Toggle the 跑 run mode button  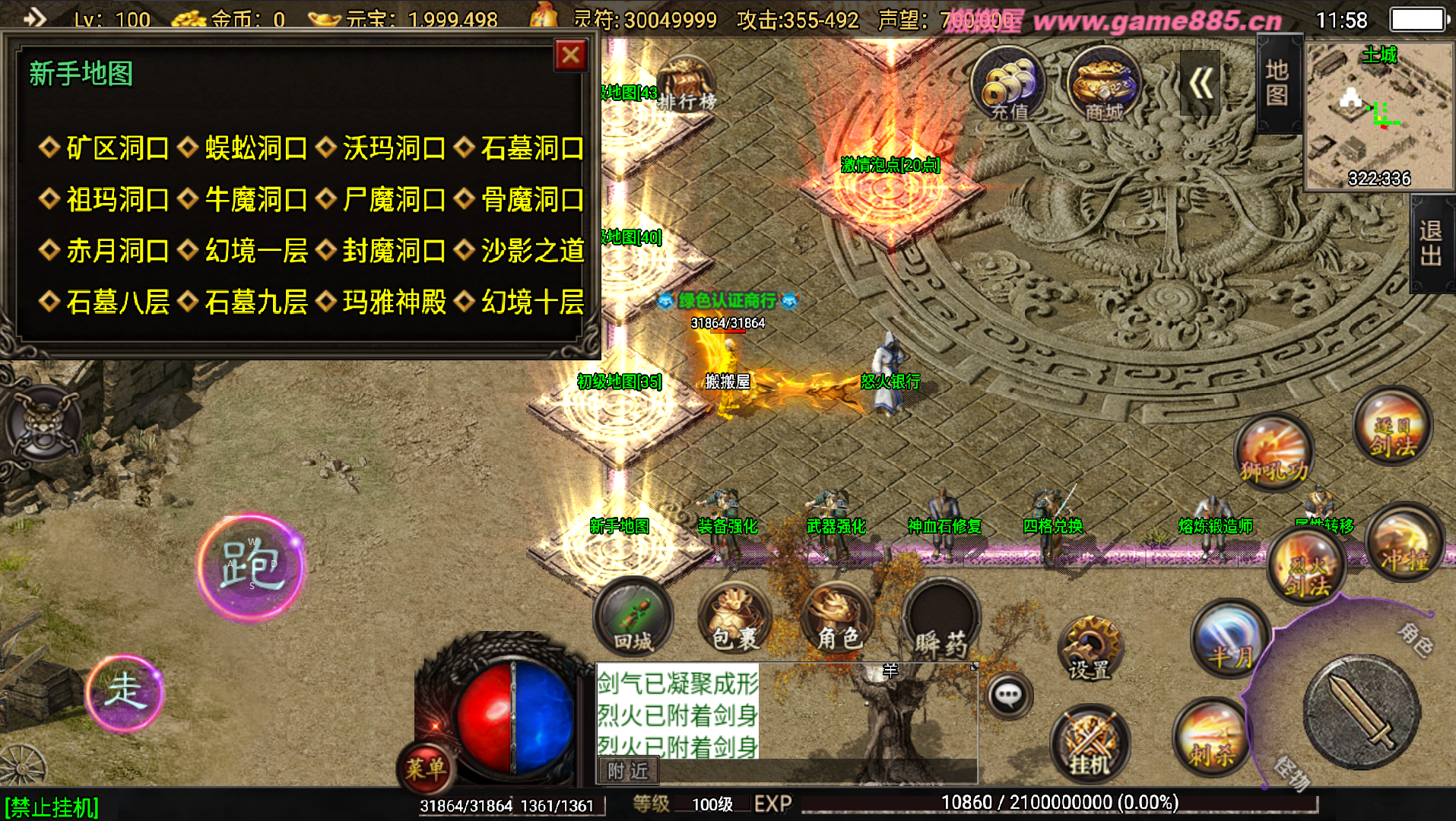(x=251, y=567)
